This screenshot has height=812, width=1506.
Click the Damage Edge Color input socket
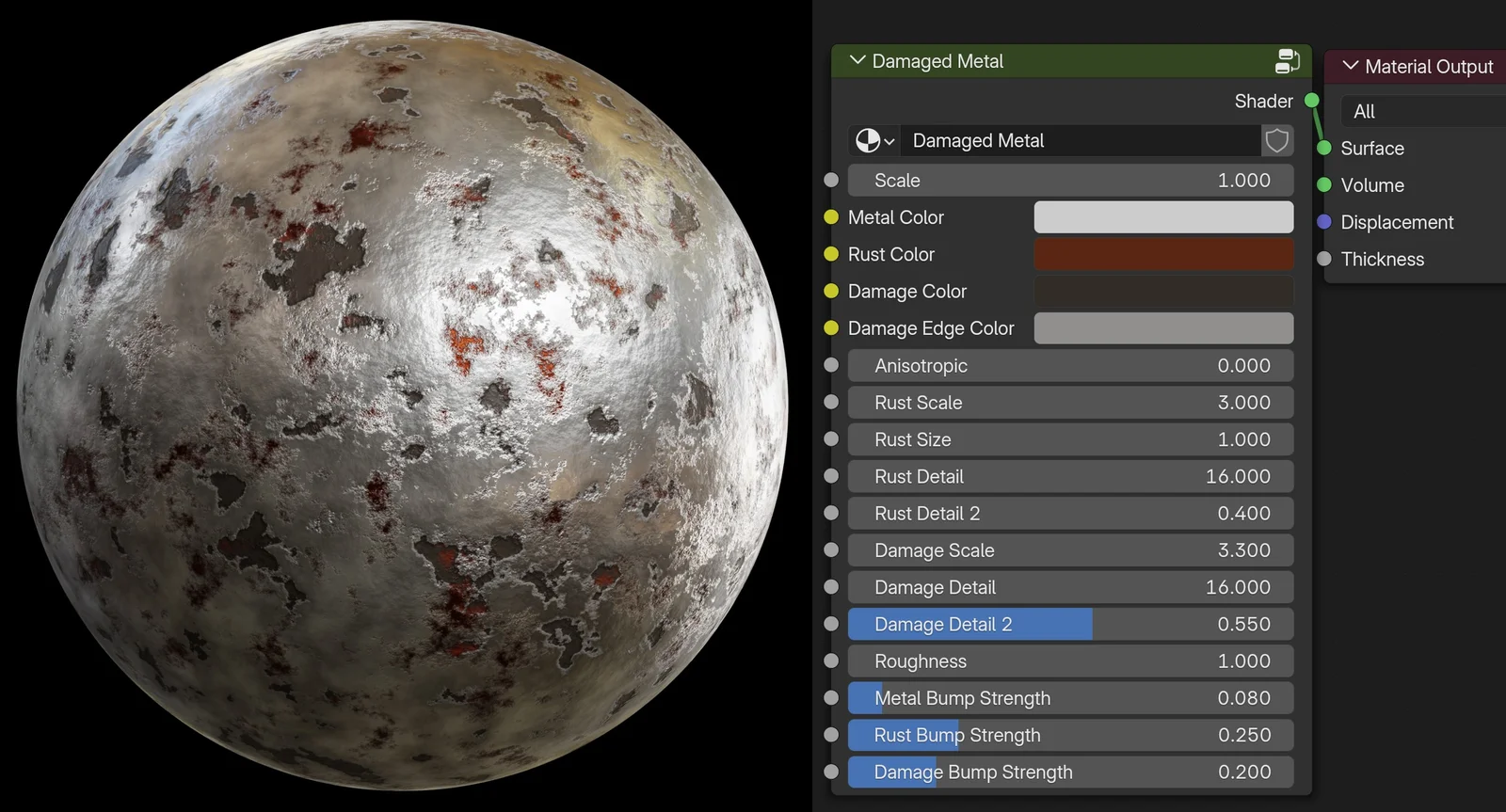[x=830, y=327]
